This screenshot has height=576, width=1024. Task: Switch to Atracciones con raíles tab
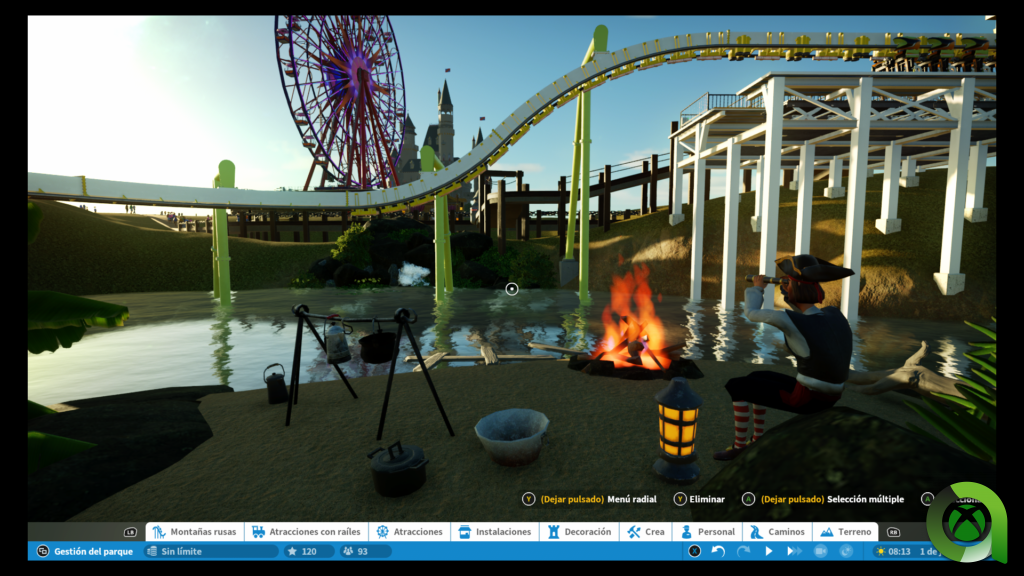[307, 532]
